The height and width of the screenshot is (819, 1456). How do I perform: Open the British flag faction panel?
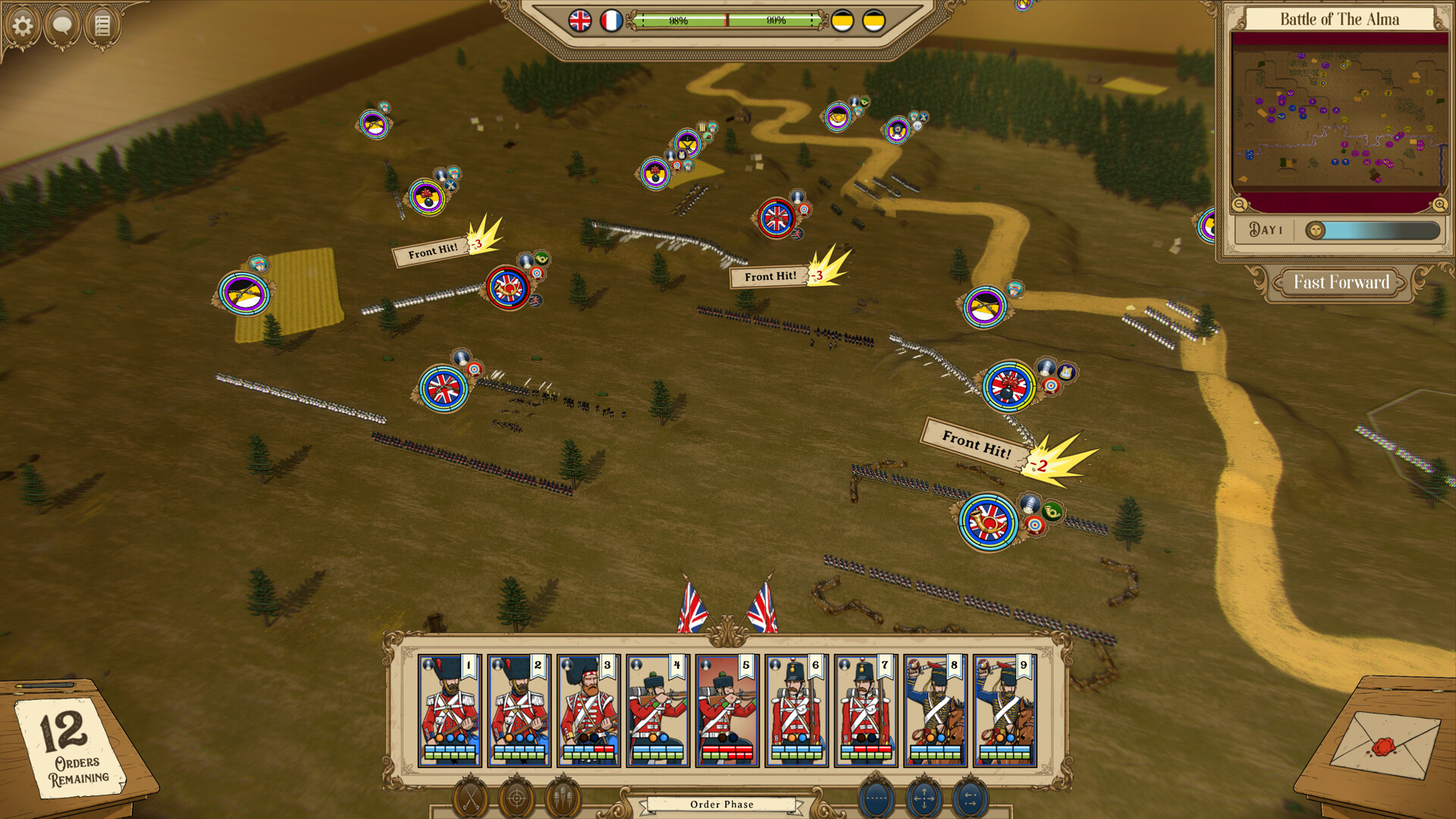pyautogui.click(x=579, y=20)
